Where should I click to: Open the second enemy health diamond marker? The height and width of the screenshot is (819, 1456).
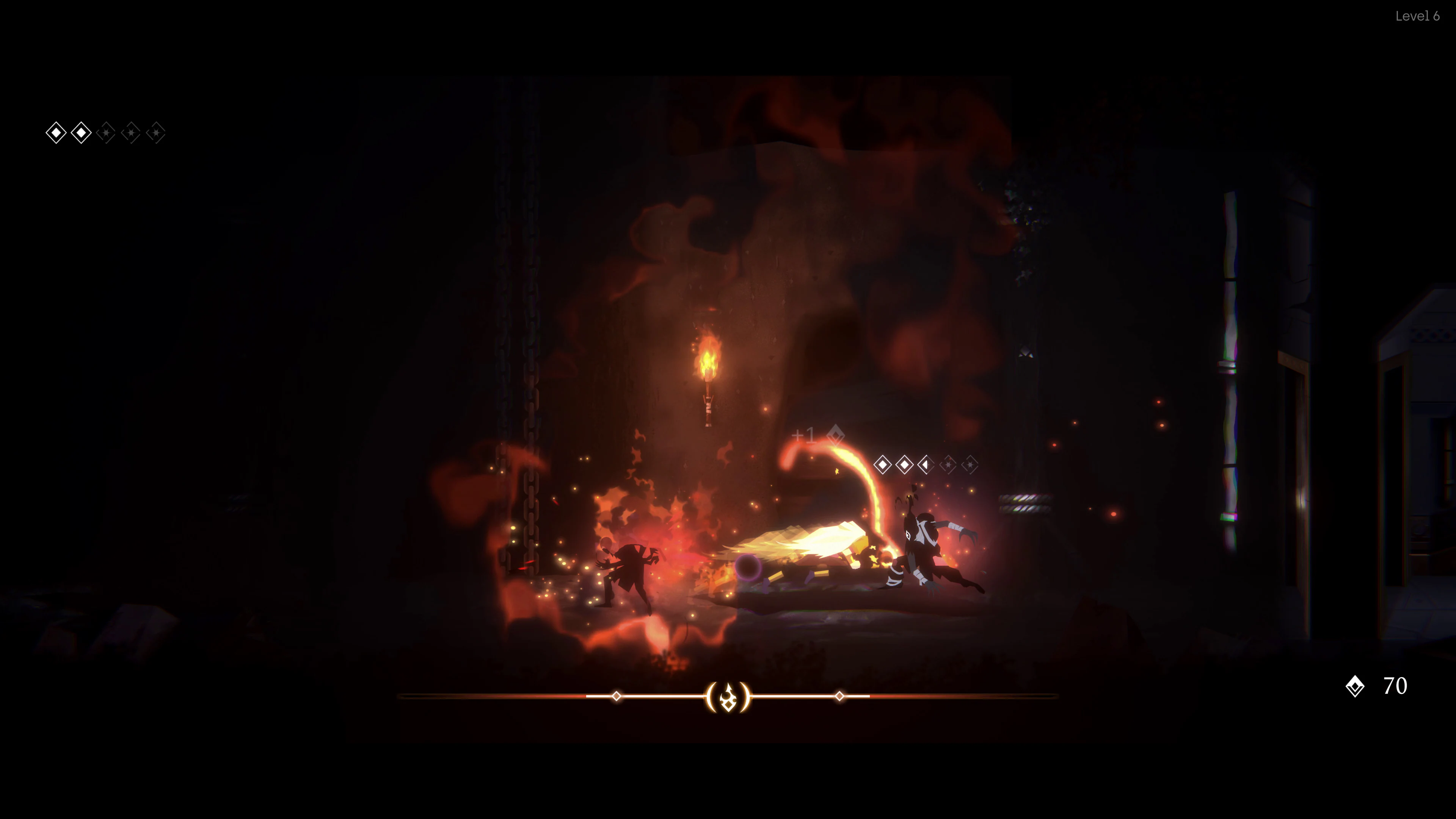pyautogui.click(x=904, y=465)
